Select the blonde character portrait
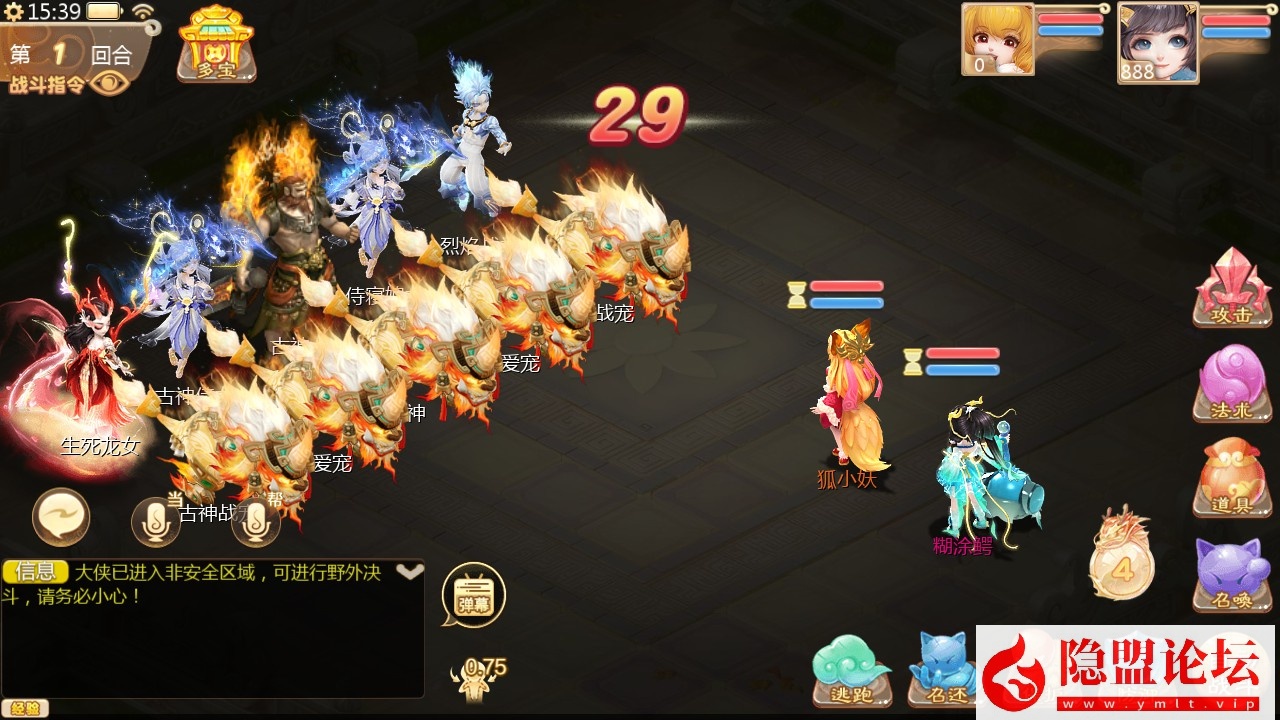The height and width of the screenshot is (720, 1280). (x=998, y=39)
